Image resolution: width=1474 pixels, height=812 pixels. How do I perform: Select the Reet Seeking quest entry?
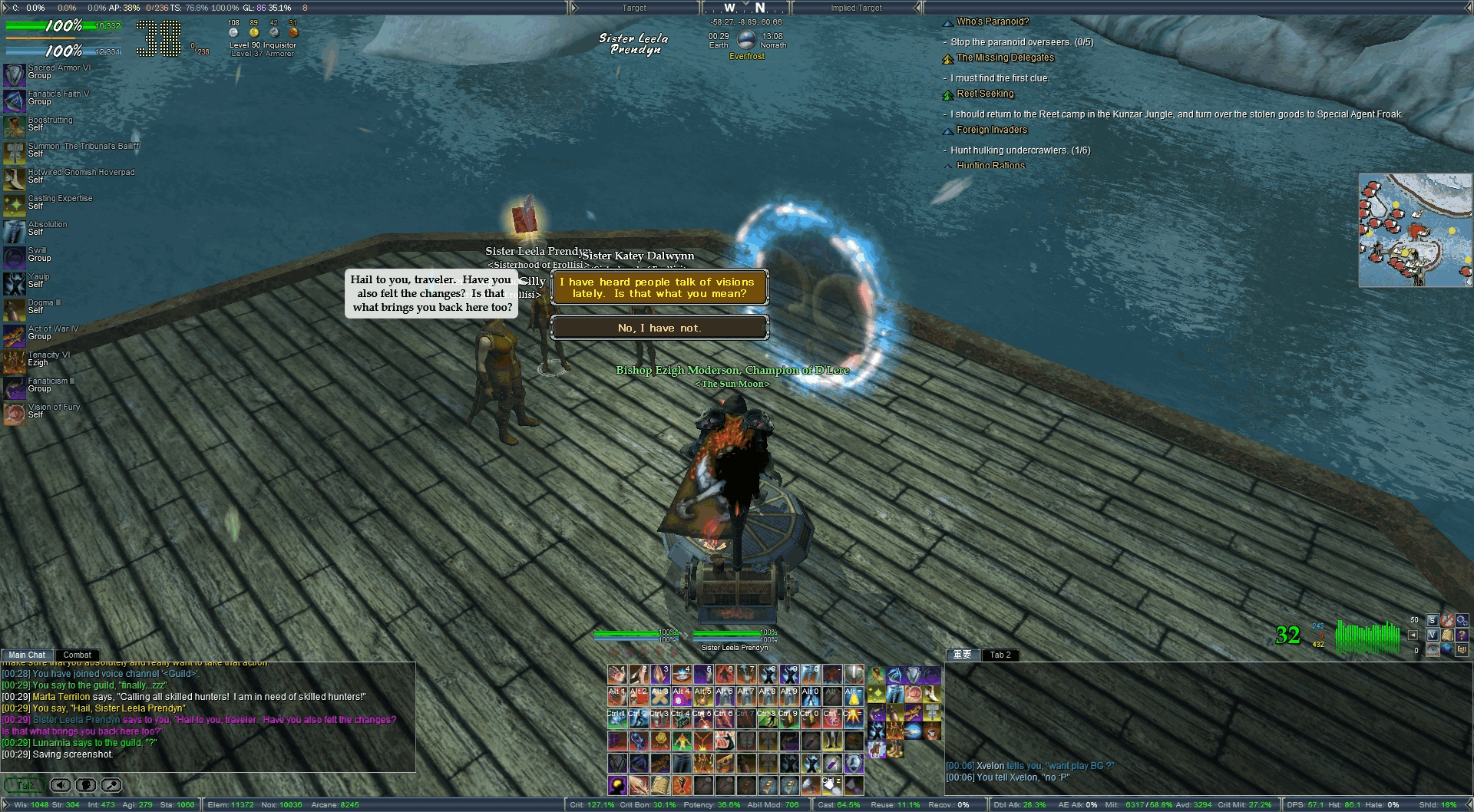[x=985, y=94]
